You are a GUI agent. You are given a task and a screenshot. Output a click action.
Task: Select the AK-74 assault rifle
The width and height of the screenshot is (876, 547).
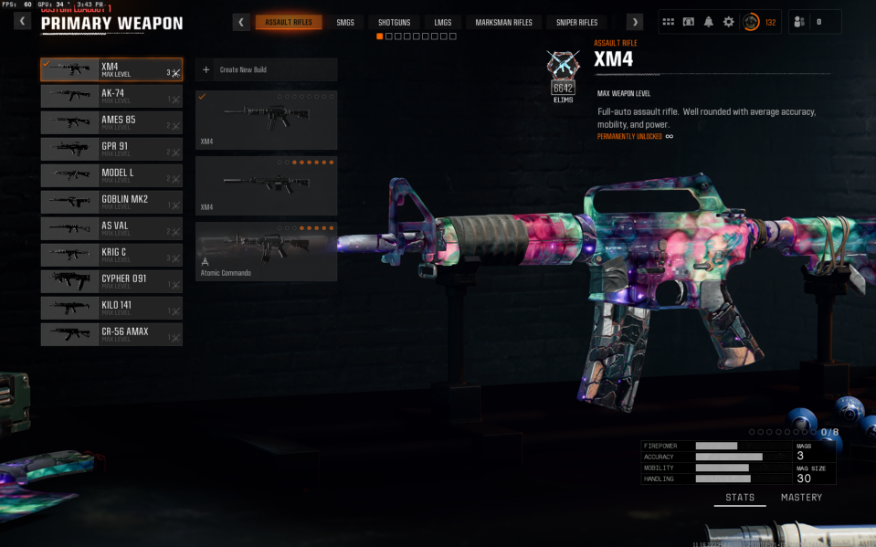click(111, 96)
